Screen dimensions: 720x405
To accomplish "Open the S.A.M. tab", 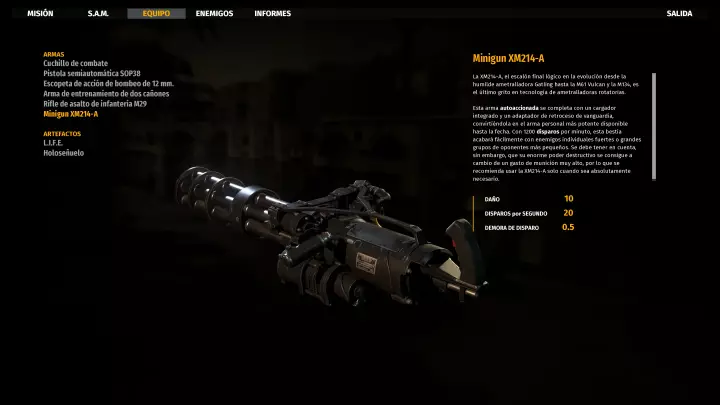I will [x=98, y=14].
